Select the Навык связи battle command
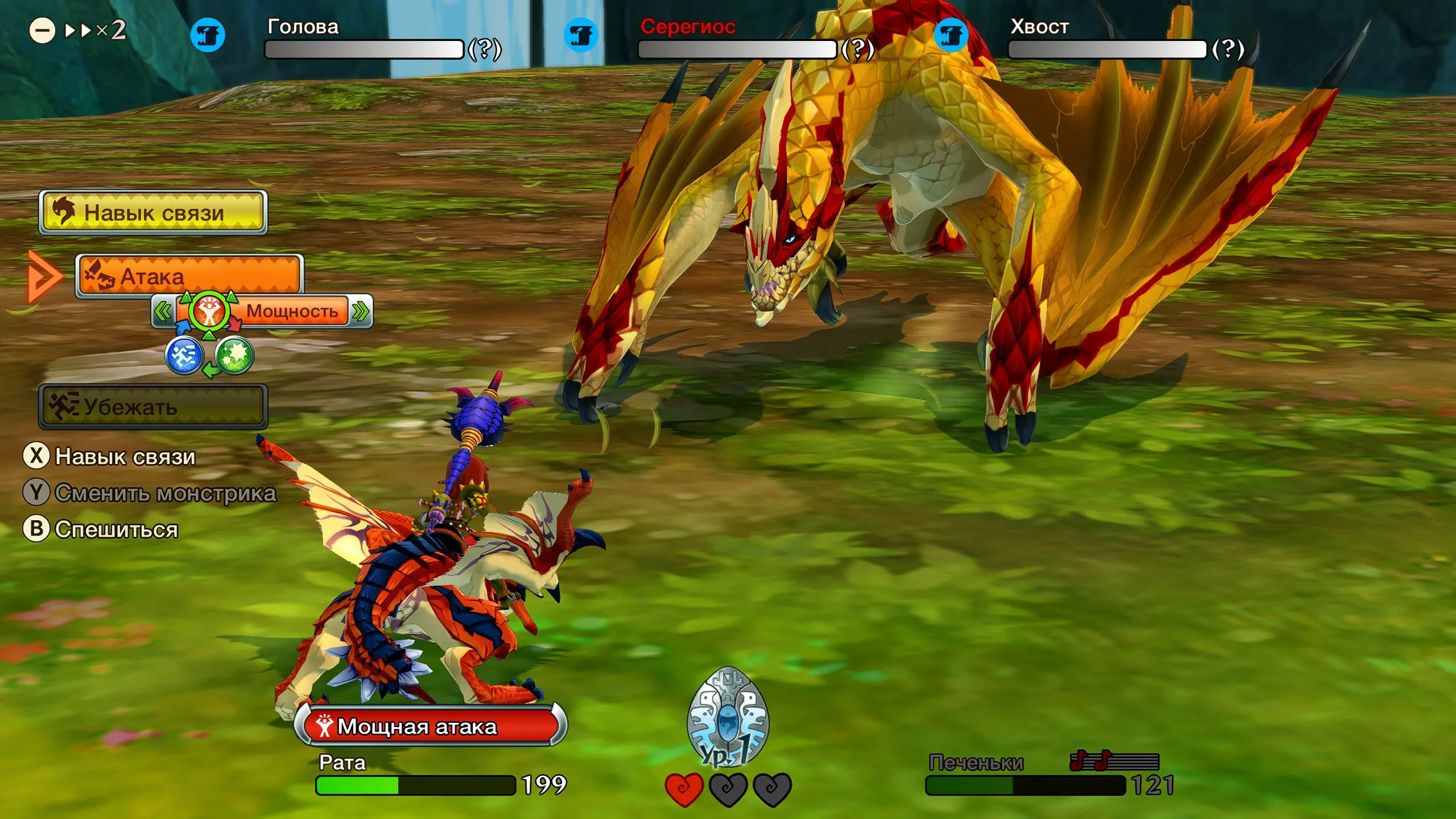Screen dimensions: 1456x819 coord(153,212)
